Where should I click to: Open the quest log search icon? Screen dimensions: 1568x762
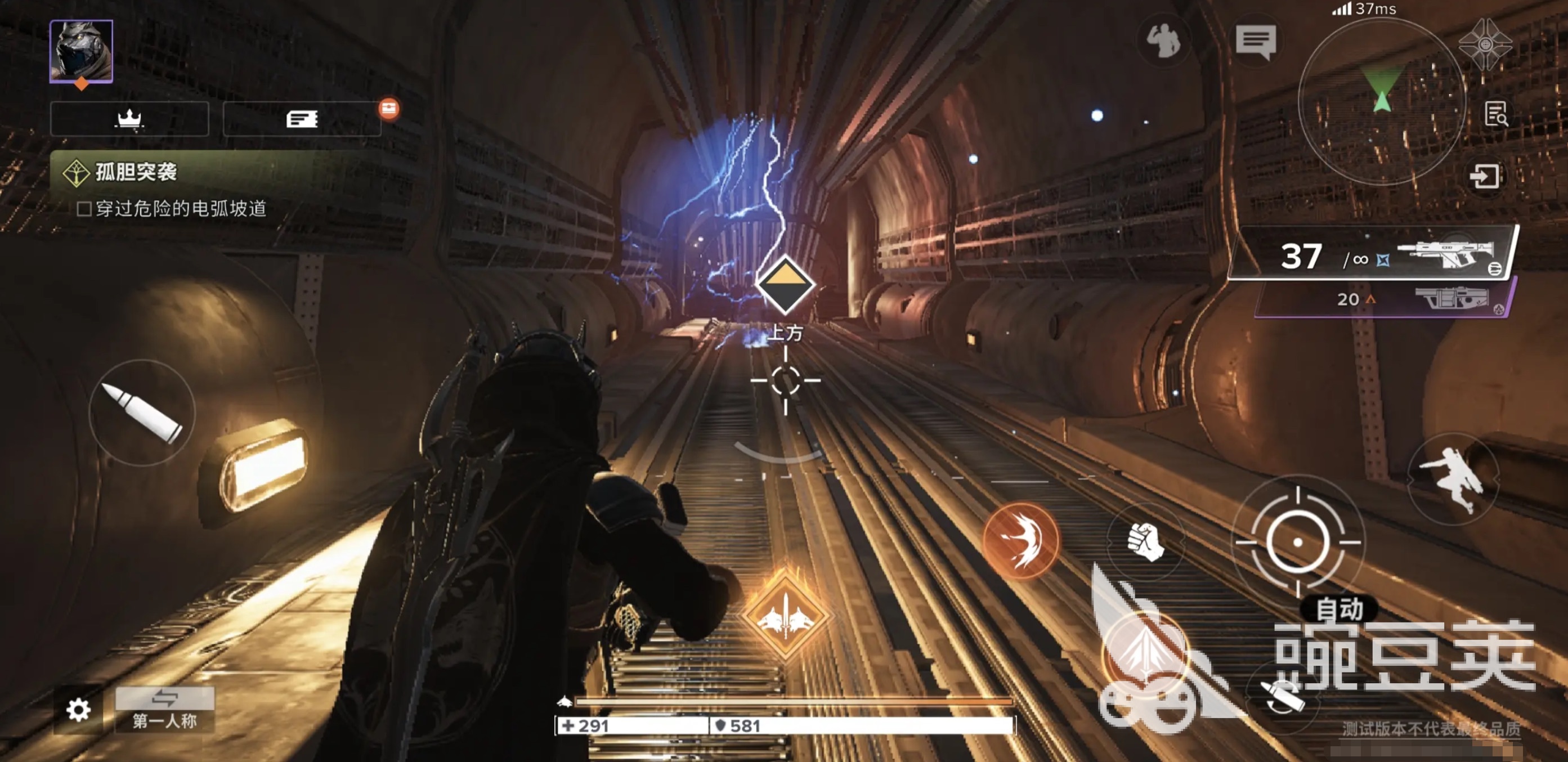(x=1495, y=114)
